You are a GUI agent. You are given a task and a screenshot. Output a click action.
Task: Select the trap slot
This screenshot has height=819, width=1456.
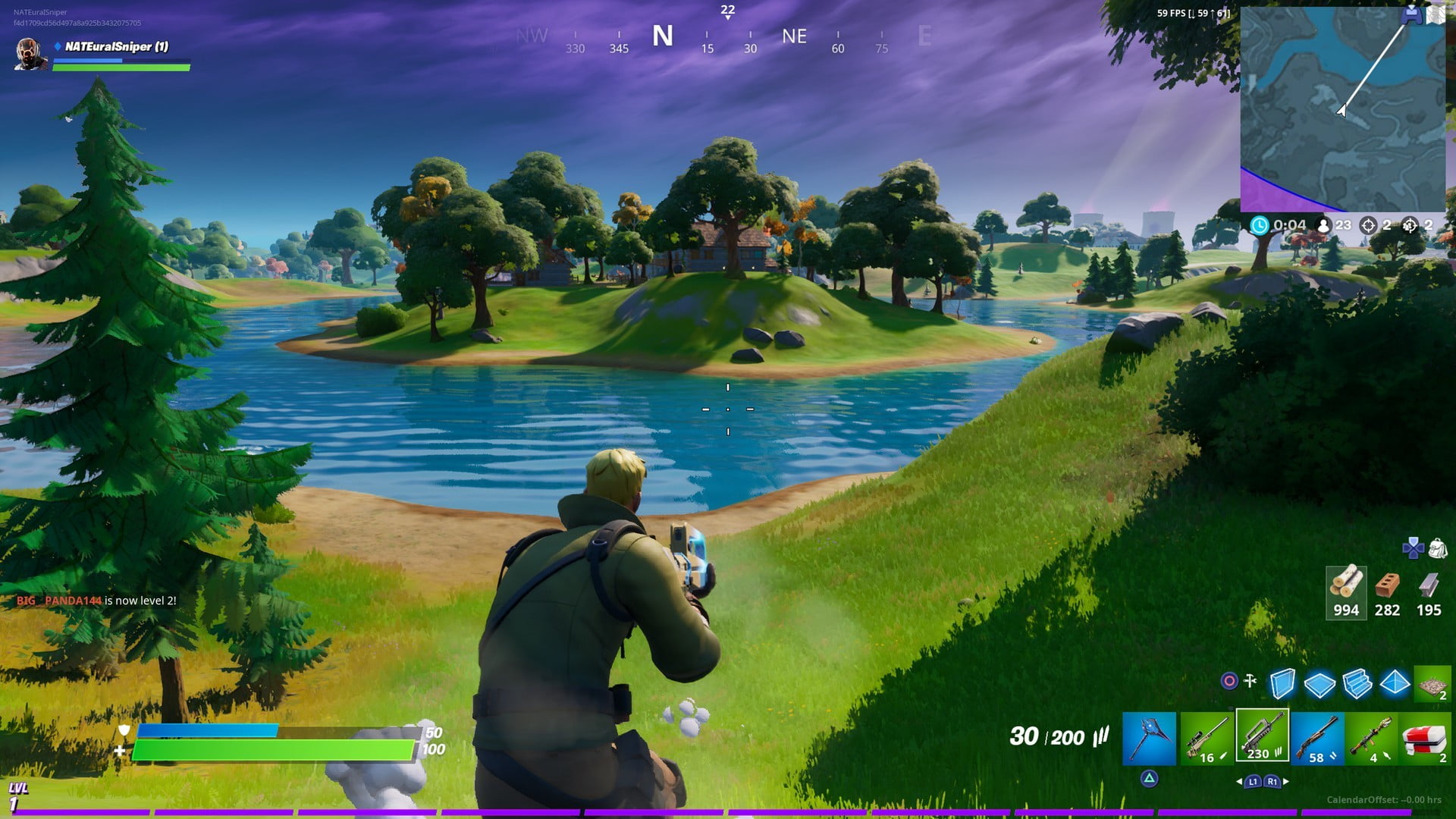tap(1432, 683)
